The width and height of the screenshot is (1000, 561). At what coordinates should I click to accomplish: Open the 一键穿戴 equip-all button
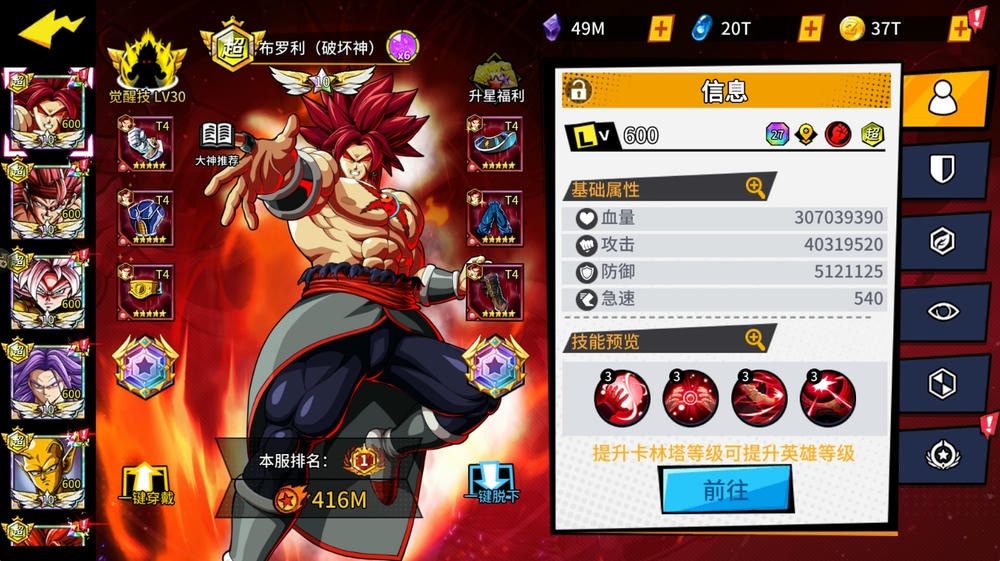[x=147, y=484]
